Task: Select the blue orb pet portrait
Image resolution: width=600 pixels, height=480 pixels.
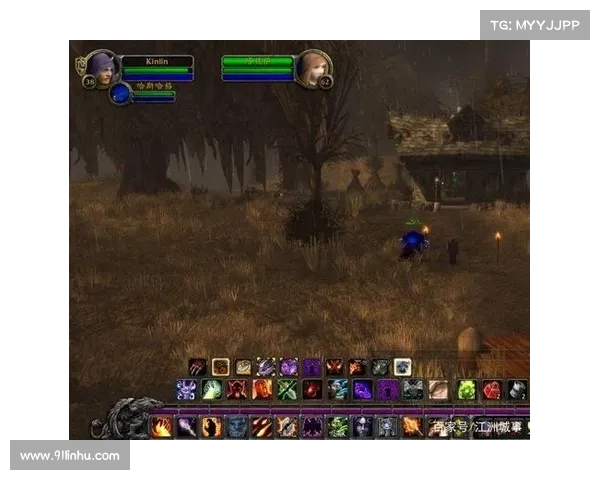Action: [x=120, y=94]
